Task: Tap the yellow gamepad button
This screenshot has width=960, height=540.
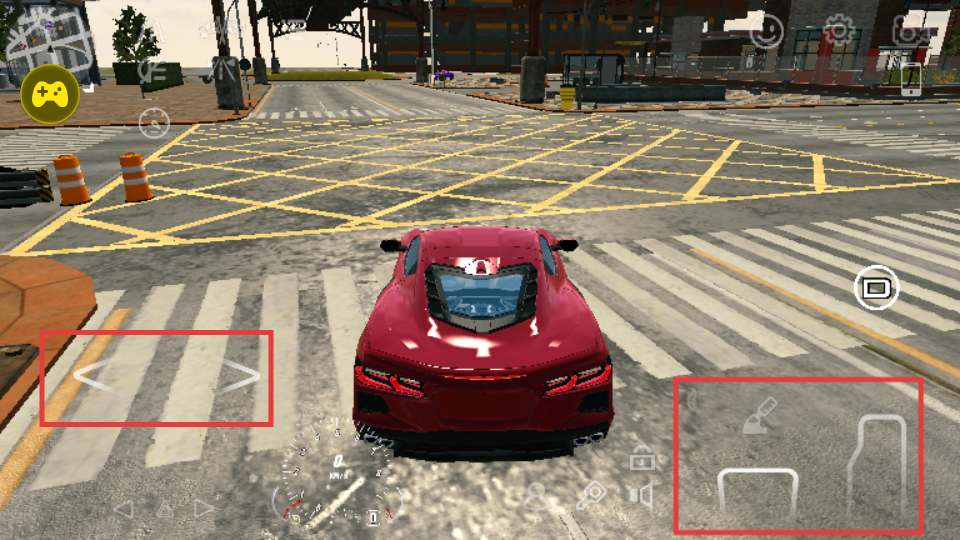Action: pyautogui.click(x=51, y=94)
